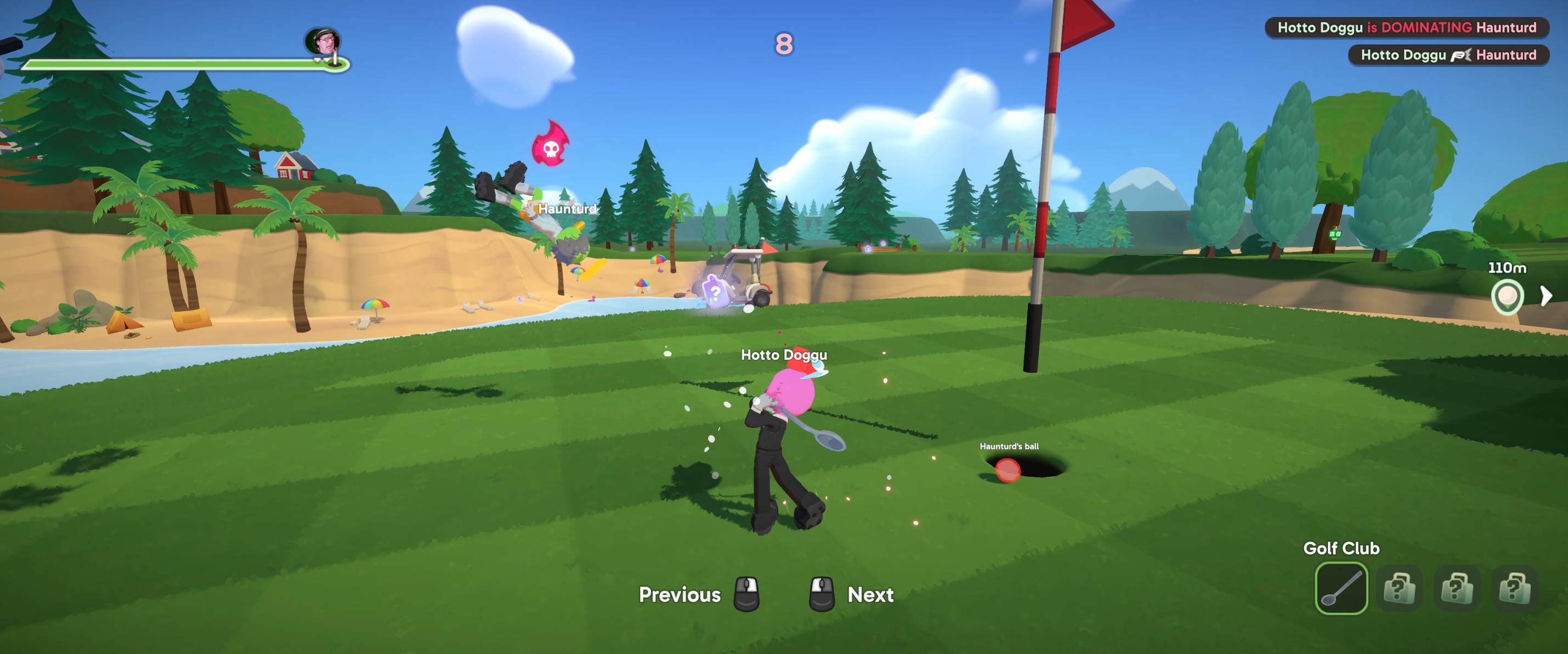1568x654 pixels.
Task: Click the 110m ball distance marker
Action: pyautogui.click(x=1507, y=297)
